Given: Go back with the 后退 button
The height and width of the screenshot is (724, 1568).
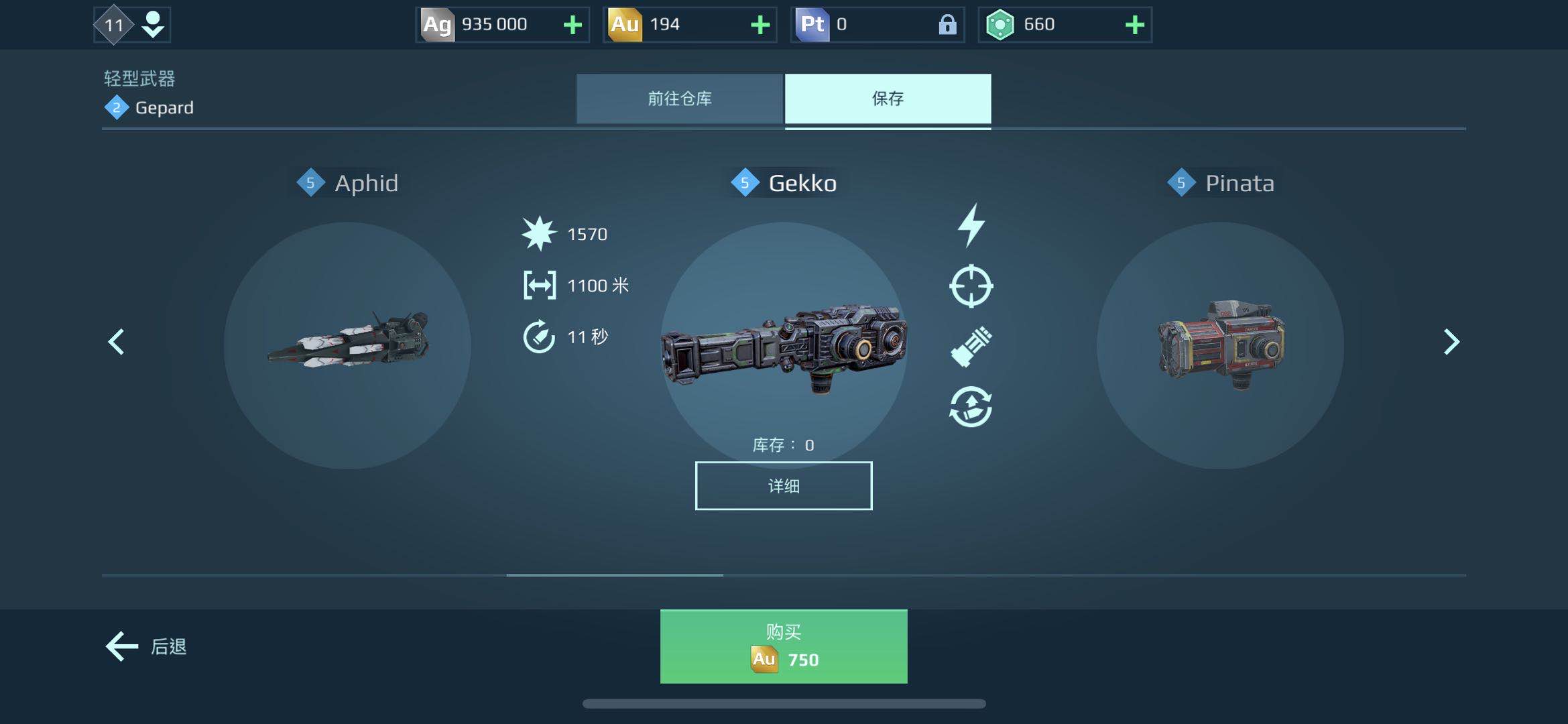Looking at the screenshot, I should (x=146, y=646).
